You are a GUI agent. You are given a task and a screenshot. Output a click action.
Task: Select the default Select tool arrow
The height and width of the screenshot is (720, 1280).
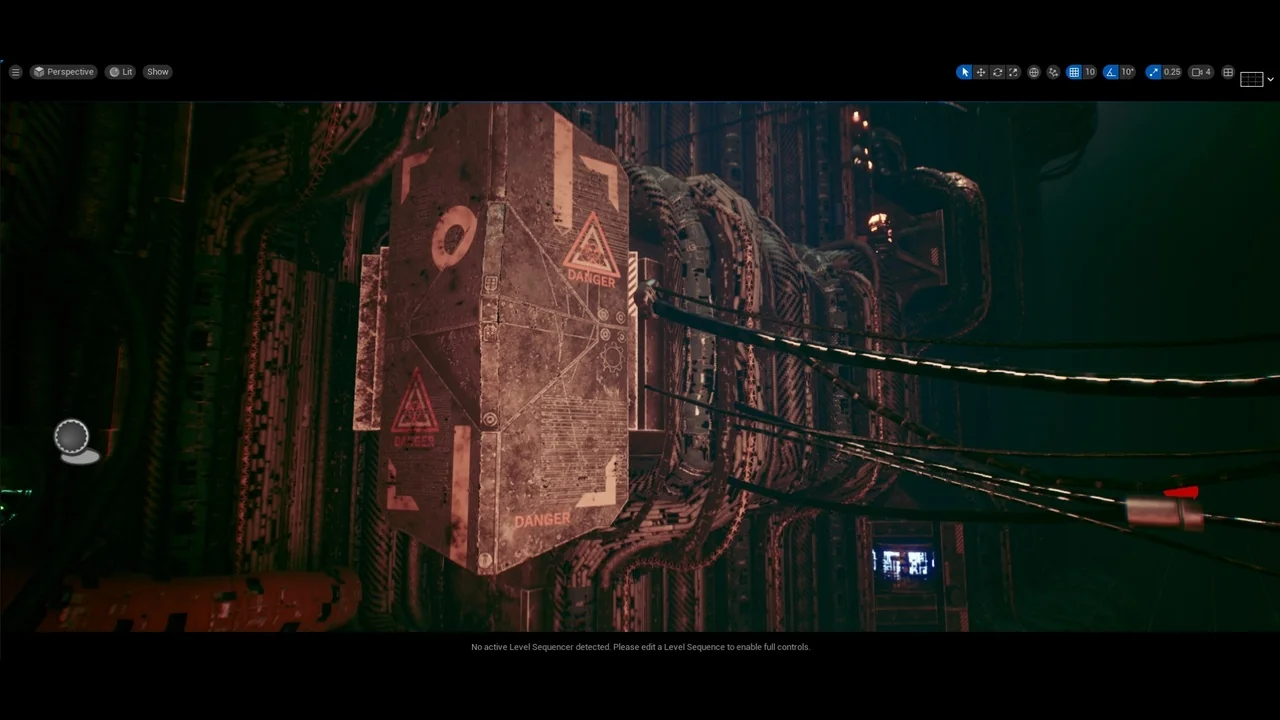(x=964, y=71)
